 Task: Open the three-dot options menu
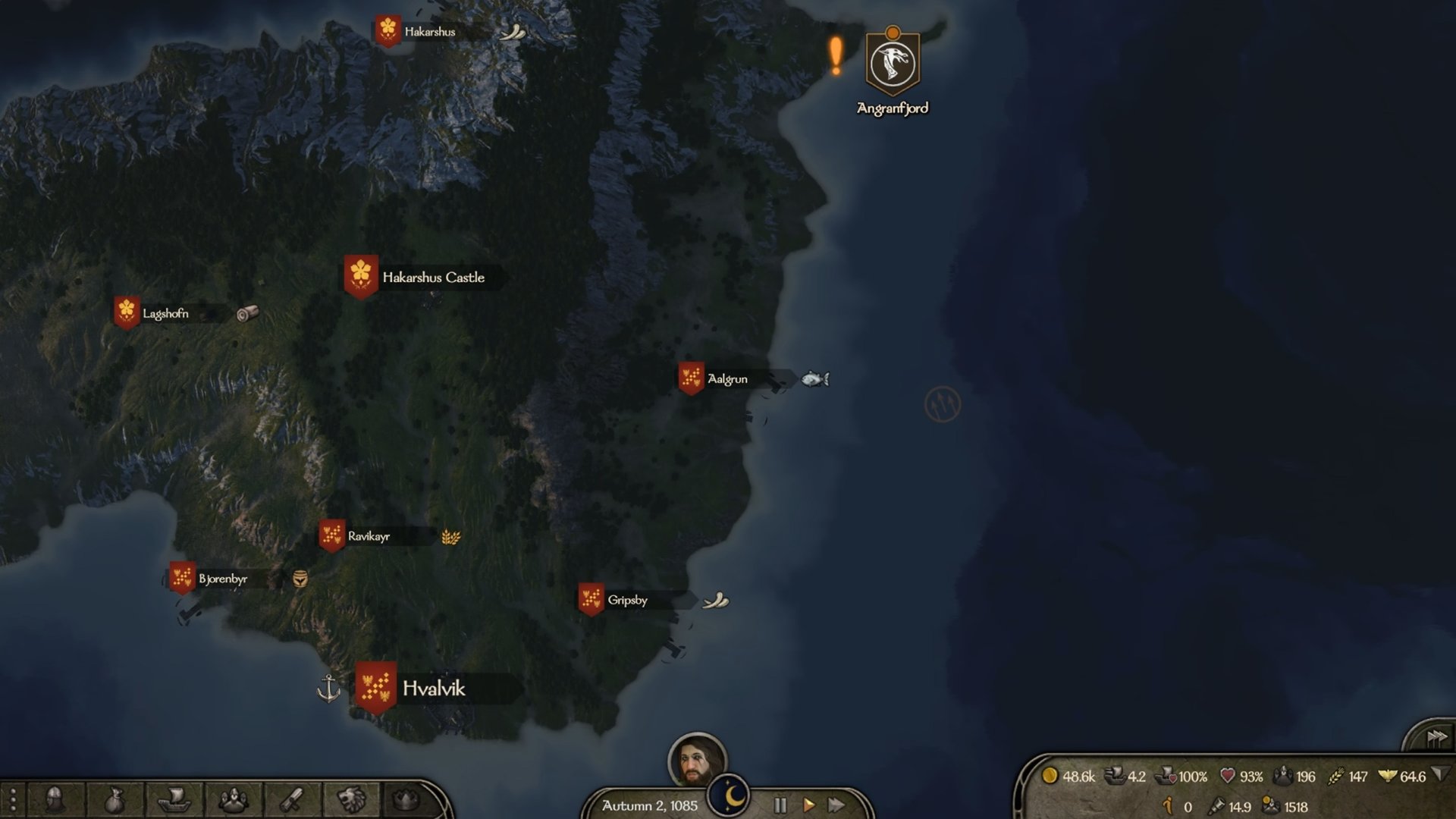coord(13,799)
